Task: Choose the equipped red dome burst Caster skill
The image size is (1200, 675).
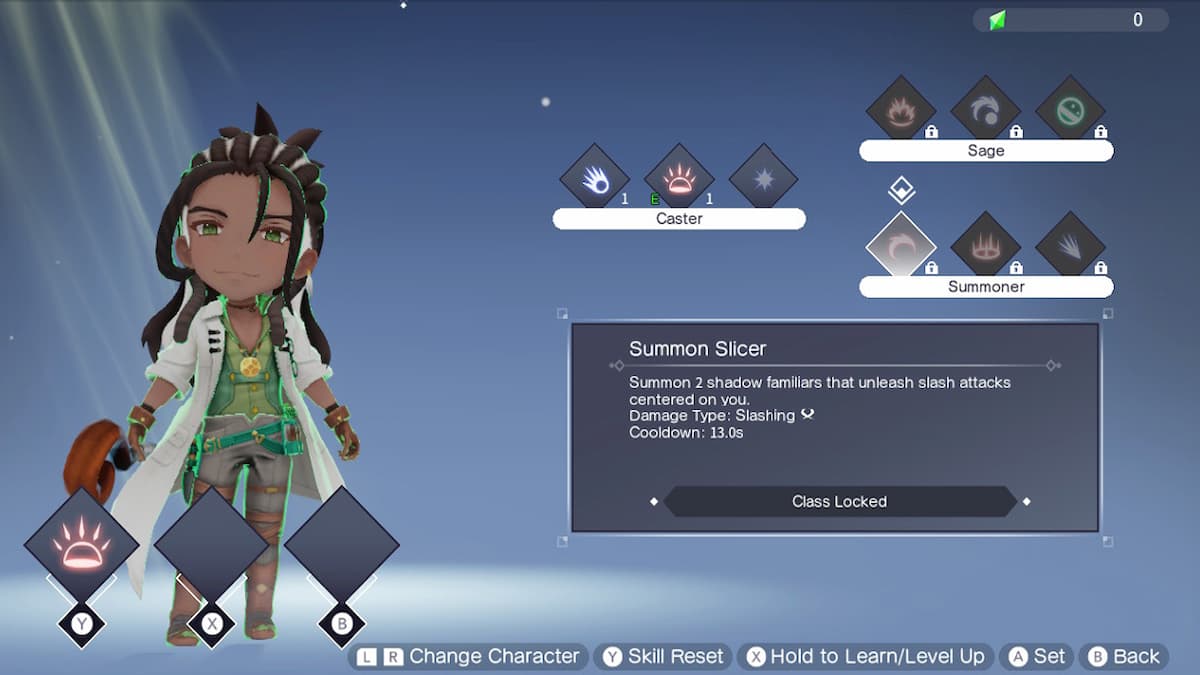Action: click(679, 178)
